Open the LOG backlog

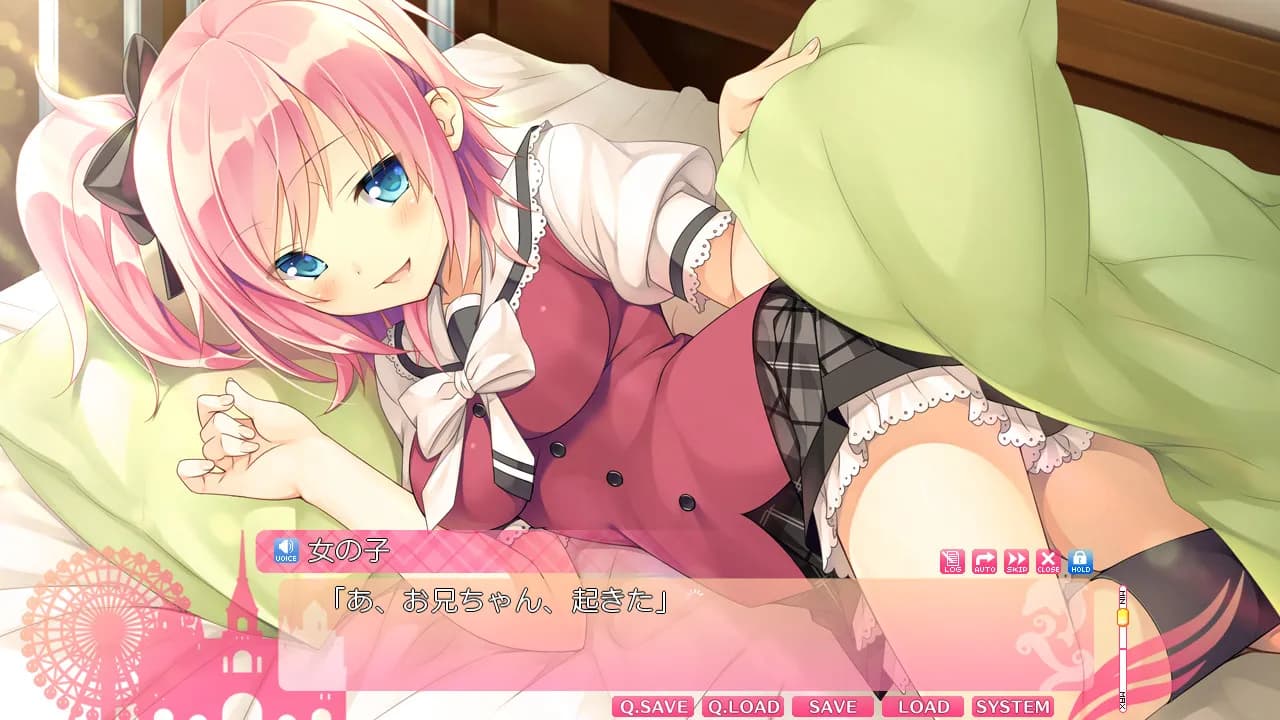952,562
